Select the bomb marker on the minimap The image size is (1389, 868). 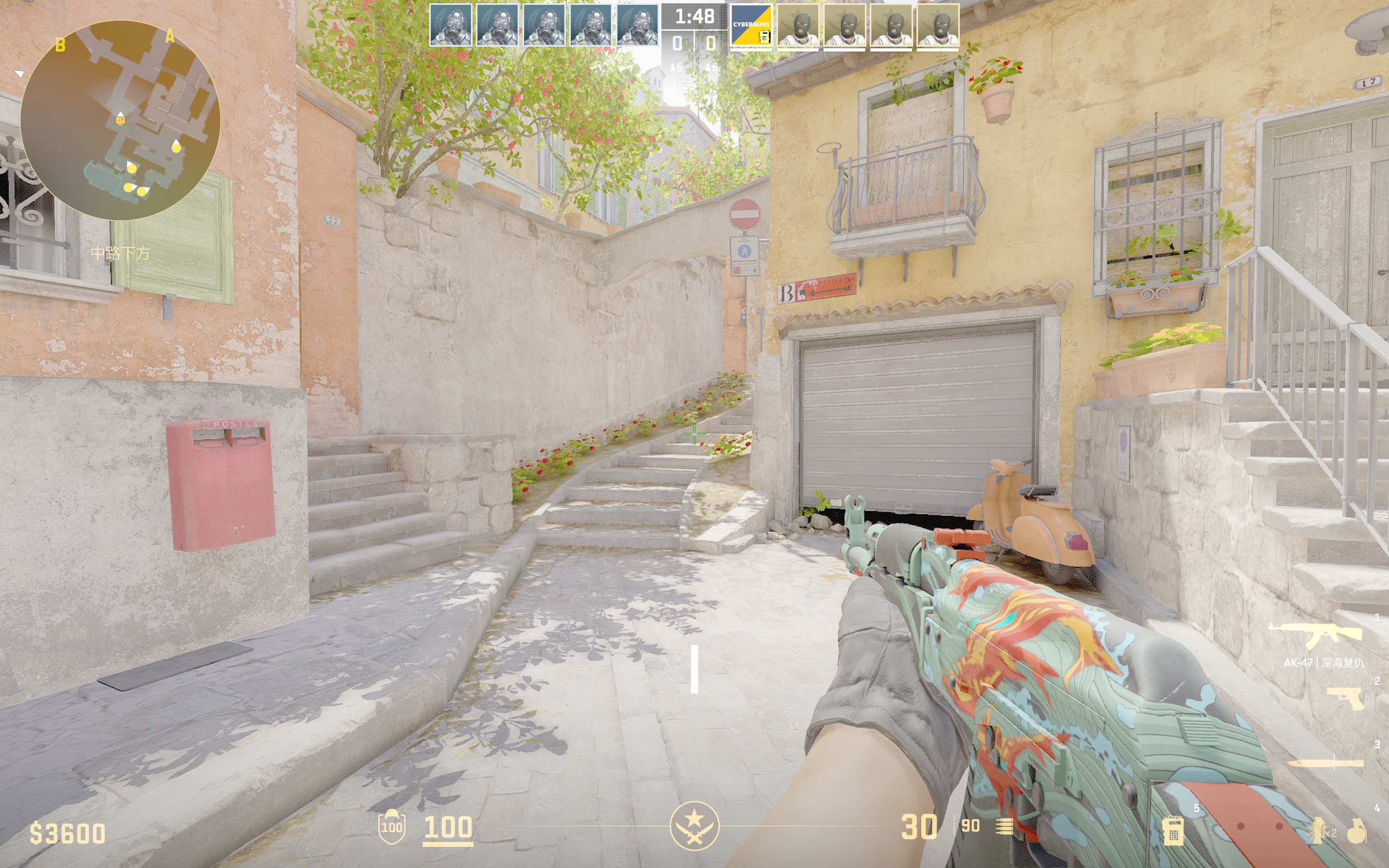click(120, 120)
